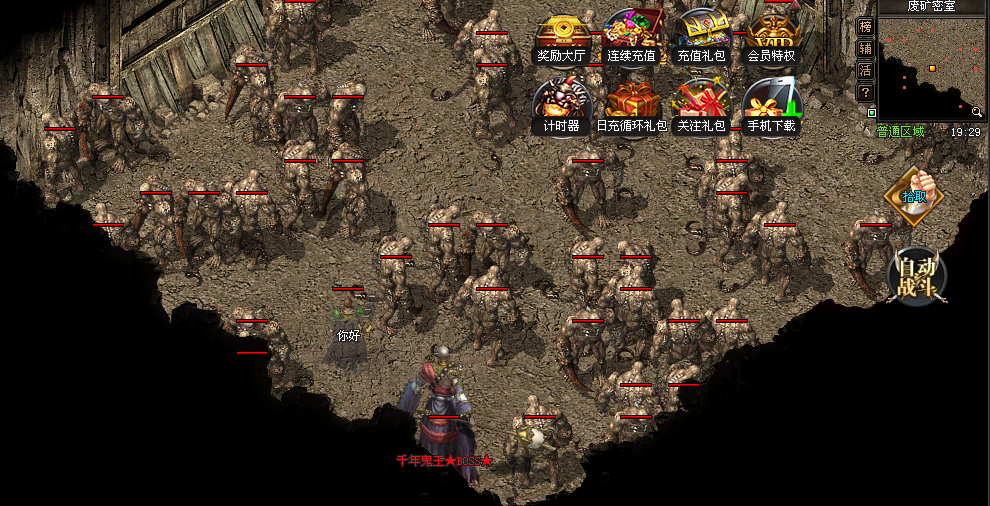Click the minimap of 废矿密室
This screenshot has width=990, height=506.
[x=932, y=66]
